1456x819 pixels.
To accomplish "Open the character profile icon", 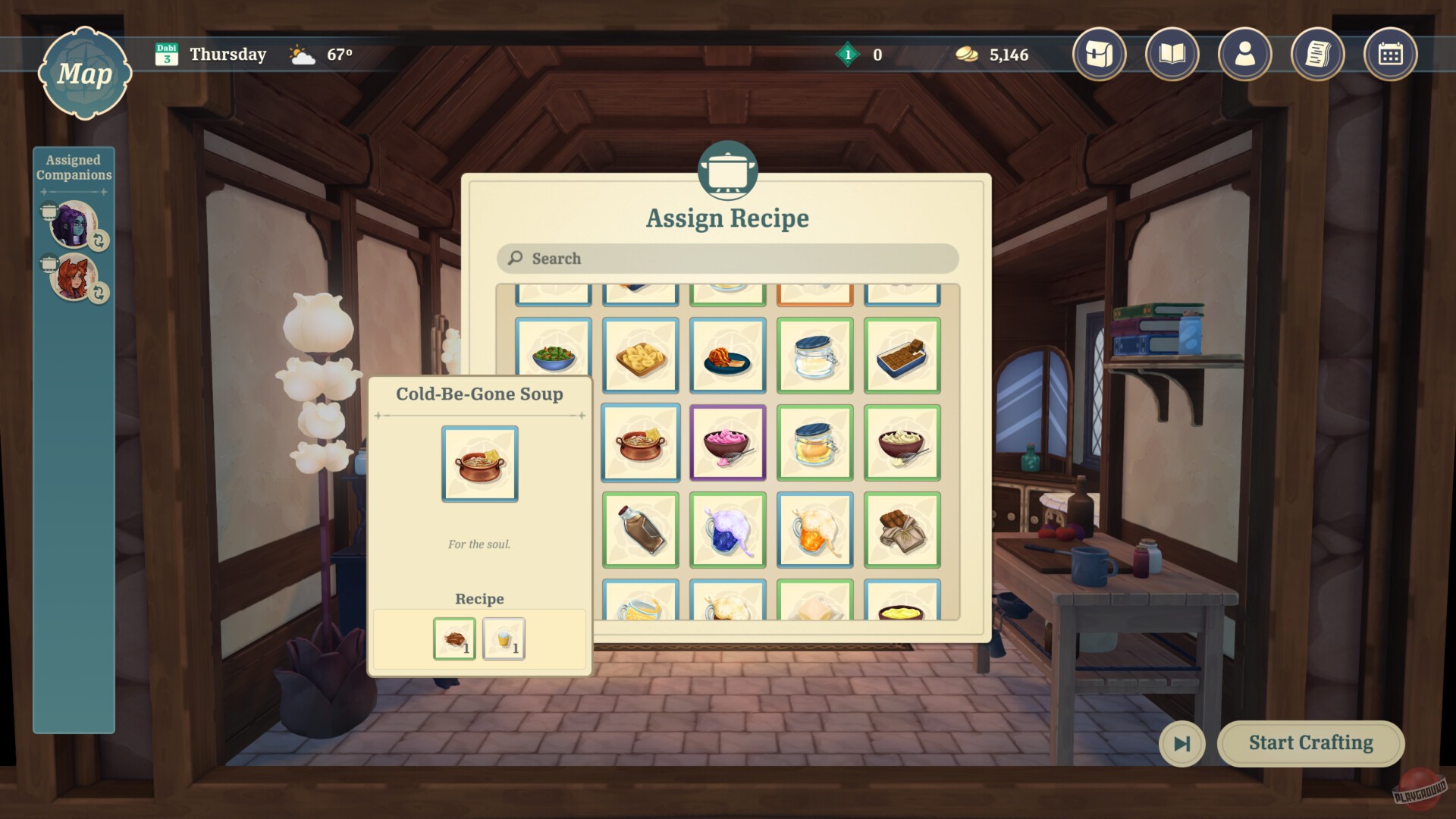I will tap(1244, 54).
